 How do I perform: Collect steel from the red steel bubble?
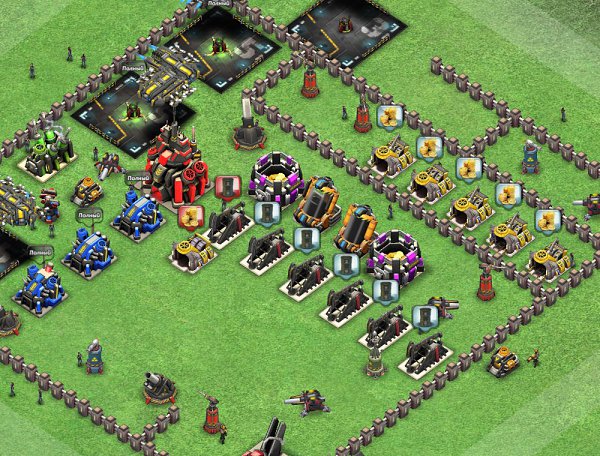coord(227,187)
